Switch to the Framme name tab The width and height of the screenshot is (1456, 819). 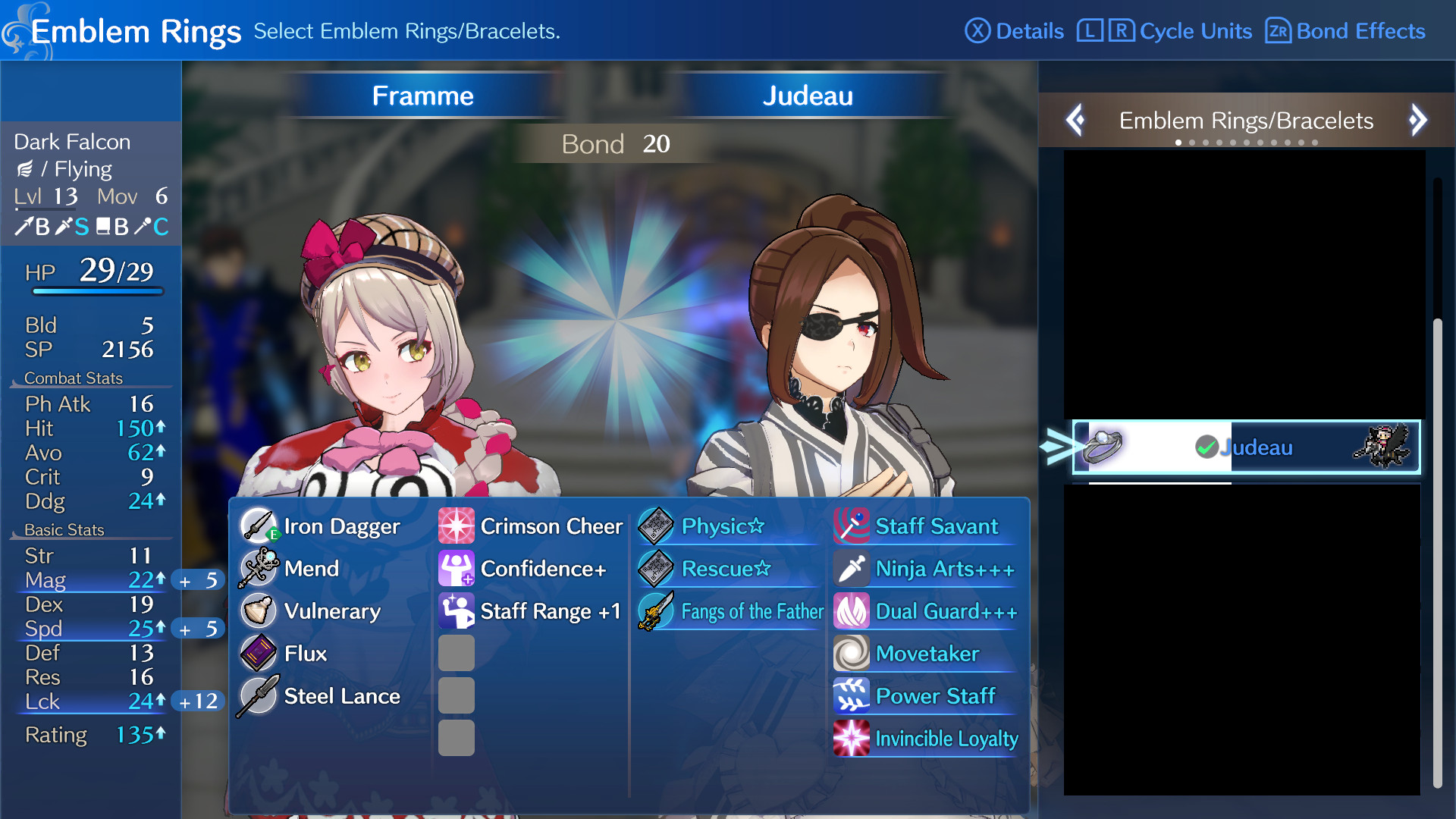(x=422, y=96)
